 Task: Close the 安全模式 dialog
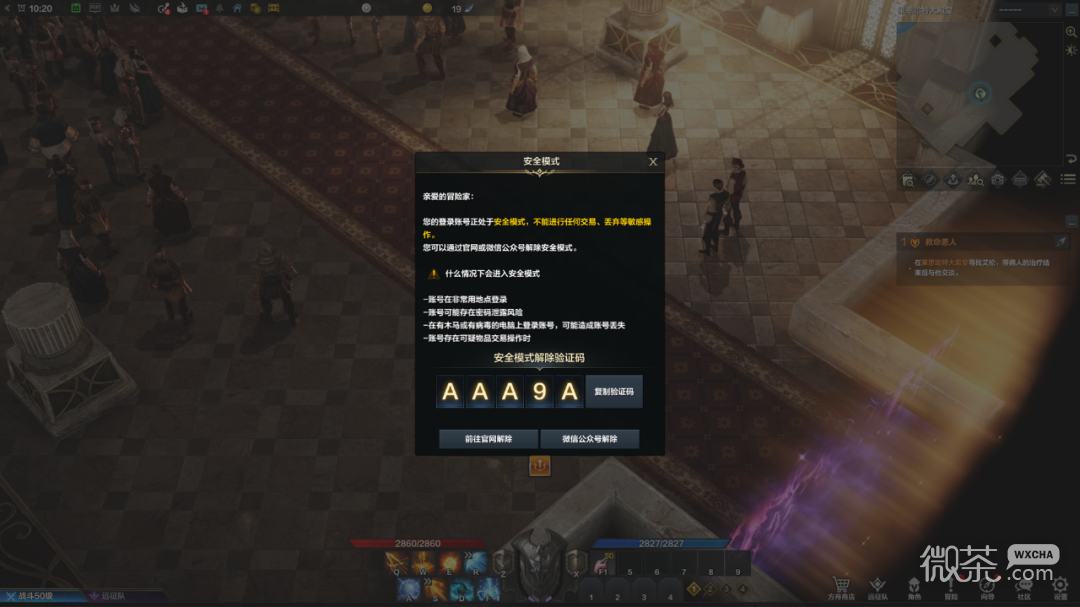click(x=653, y=161)
